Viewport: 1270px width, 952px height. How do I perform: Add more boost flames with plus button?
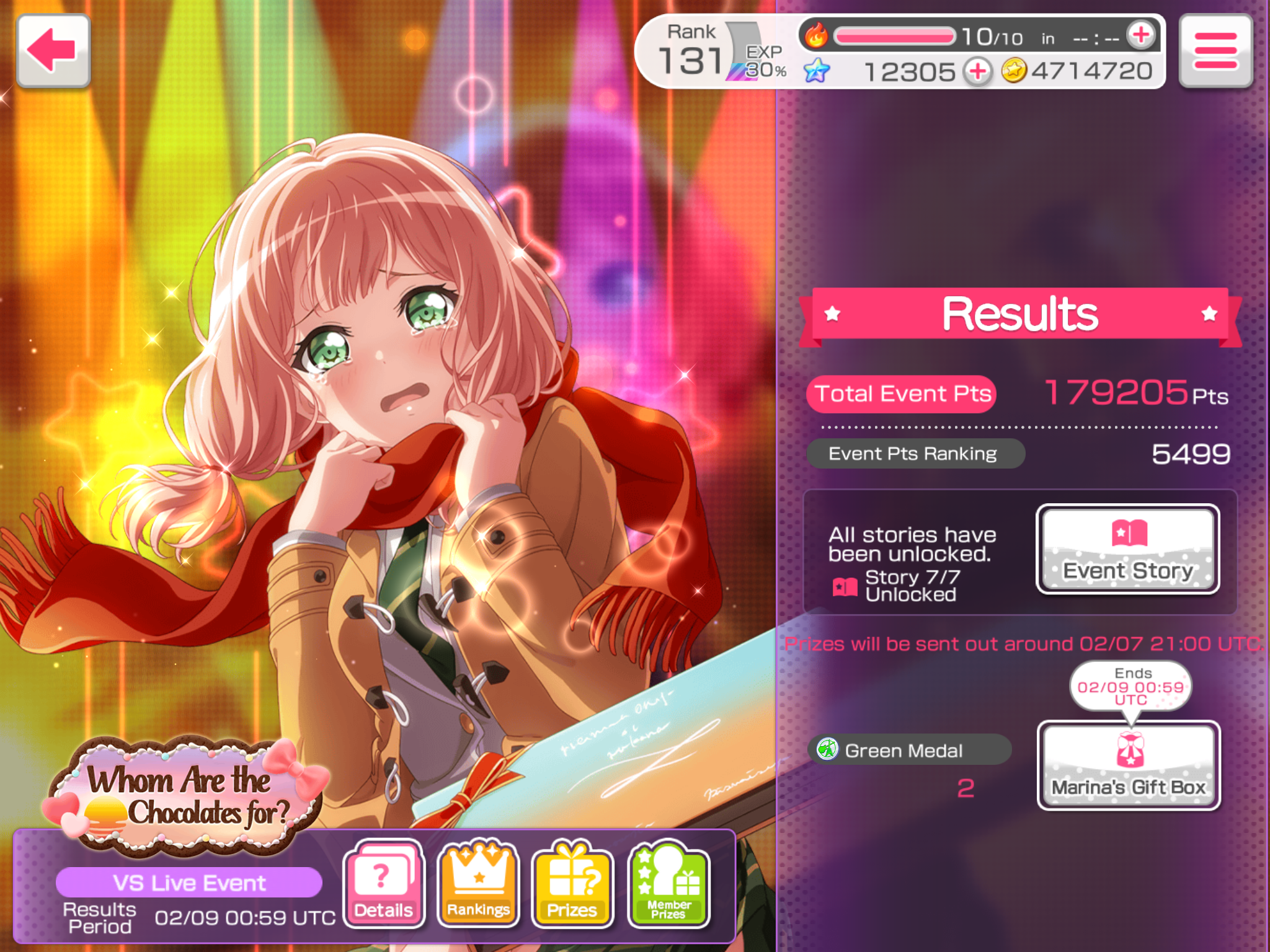(x=1141, y=35)
